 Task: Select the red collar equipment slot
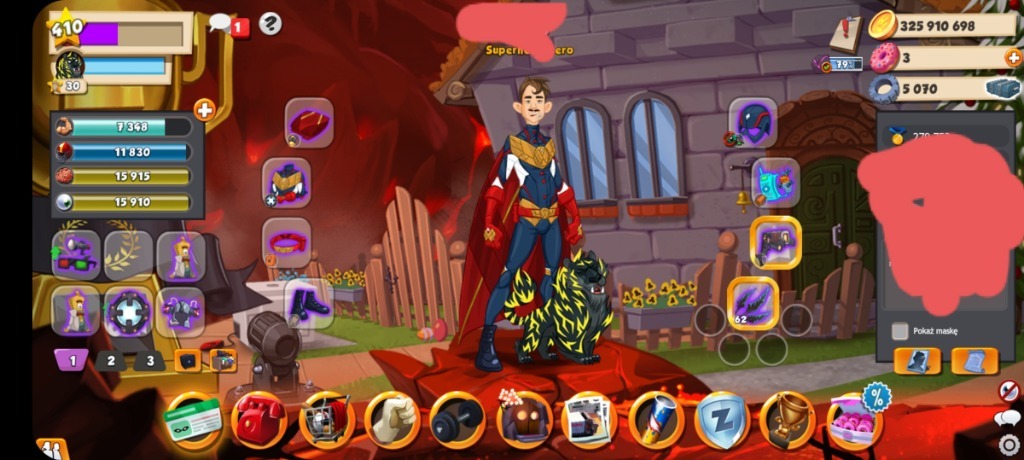[287, 243]
